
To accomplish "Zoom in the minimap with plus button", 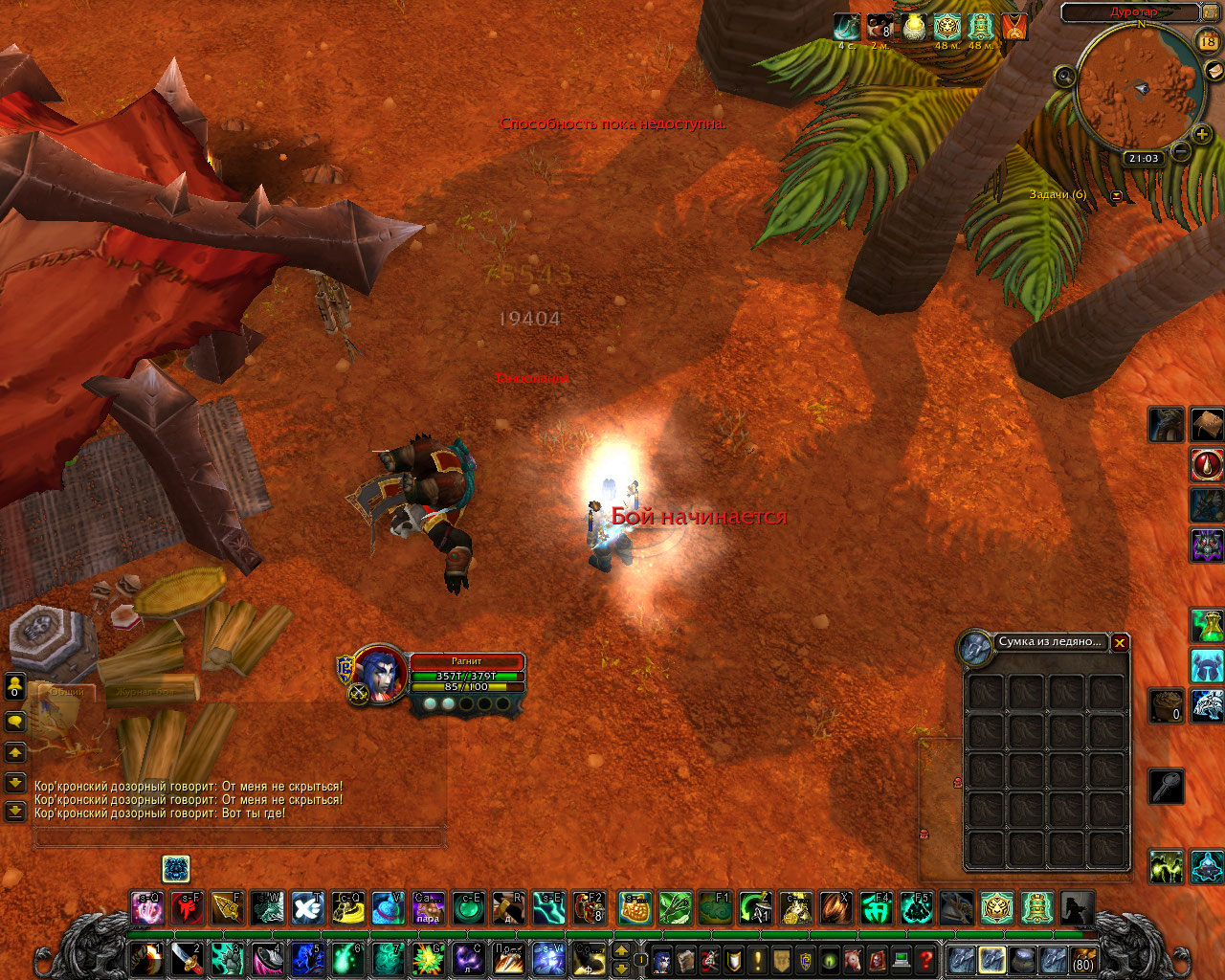I will click(1202, 135).
